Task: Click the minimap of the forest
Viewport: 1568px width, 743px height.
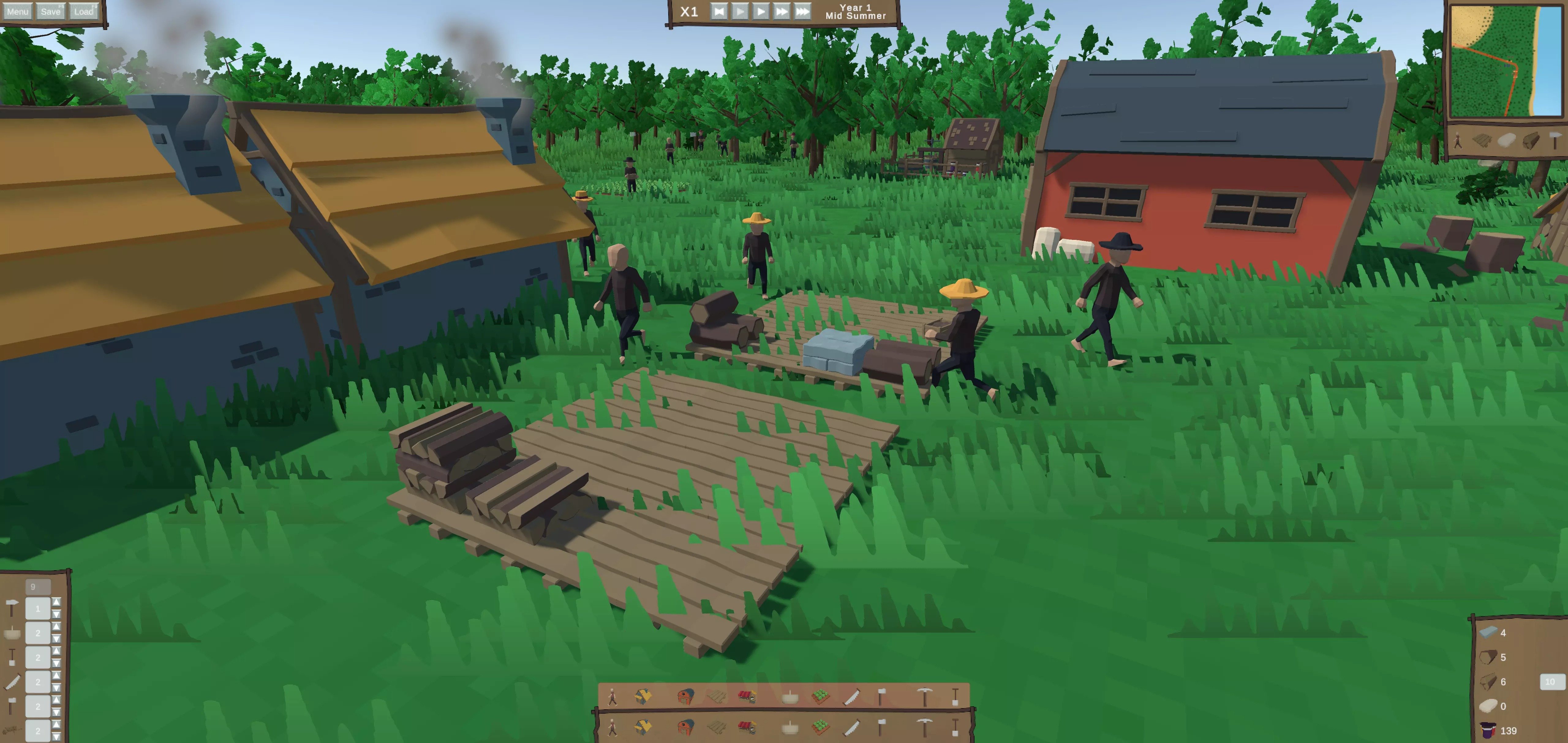Action: 1506,61
